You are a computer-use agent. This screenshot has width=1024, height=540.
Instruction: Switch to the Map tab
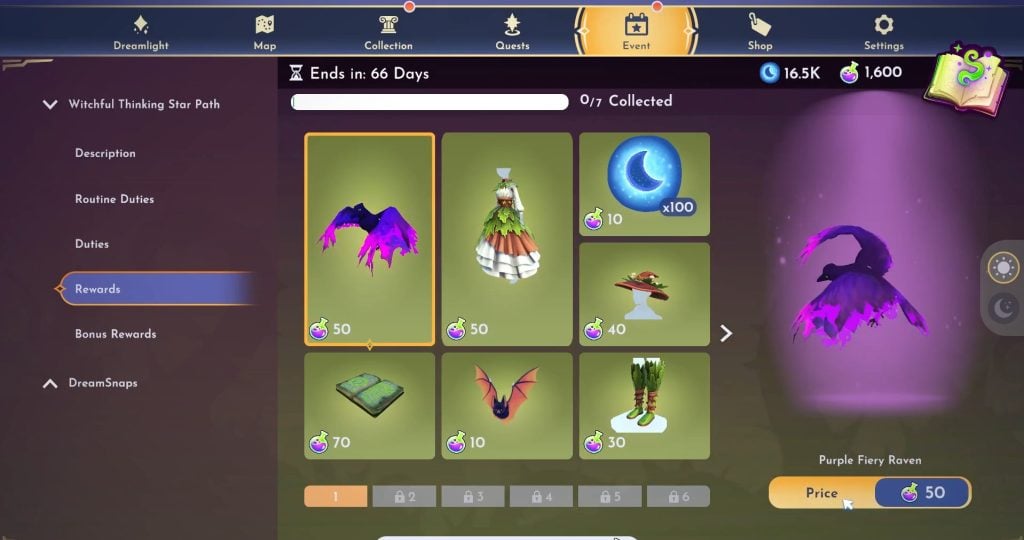click(x=264, y=32)
